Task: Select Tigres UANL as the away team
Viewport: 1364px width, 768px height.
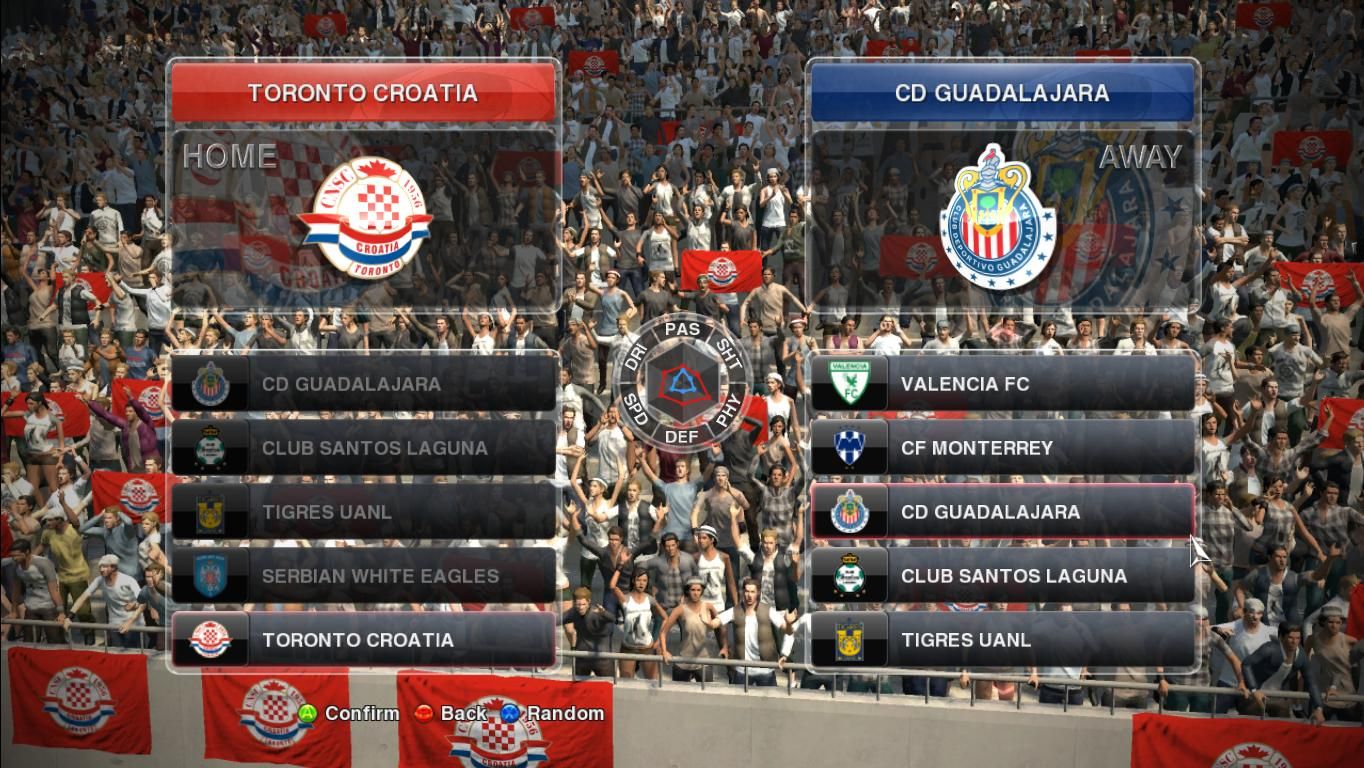Action: click(1002, 640)
